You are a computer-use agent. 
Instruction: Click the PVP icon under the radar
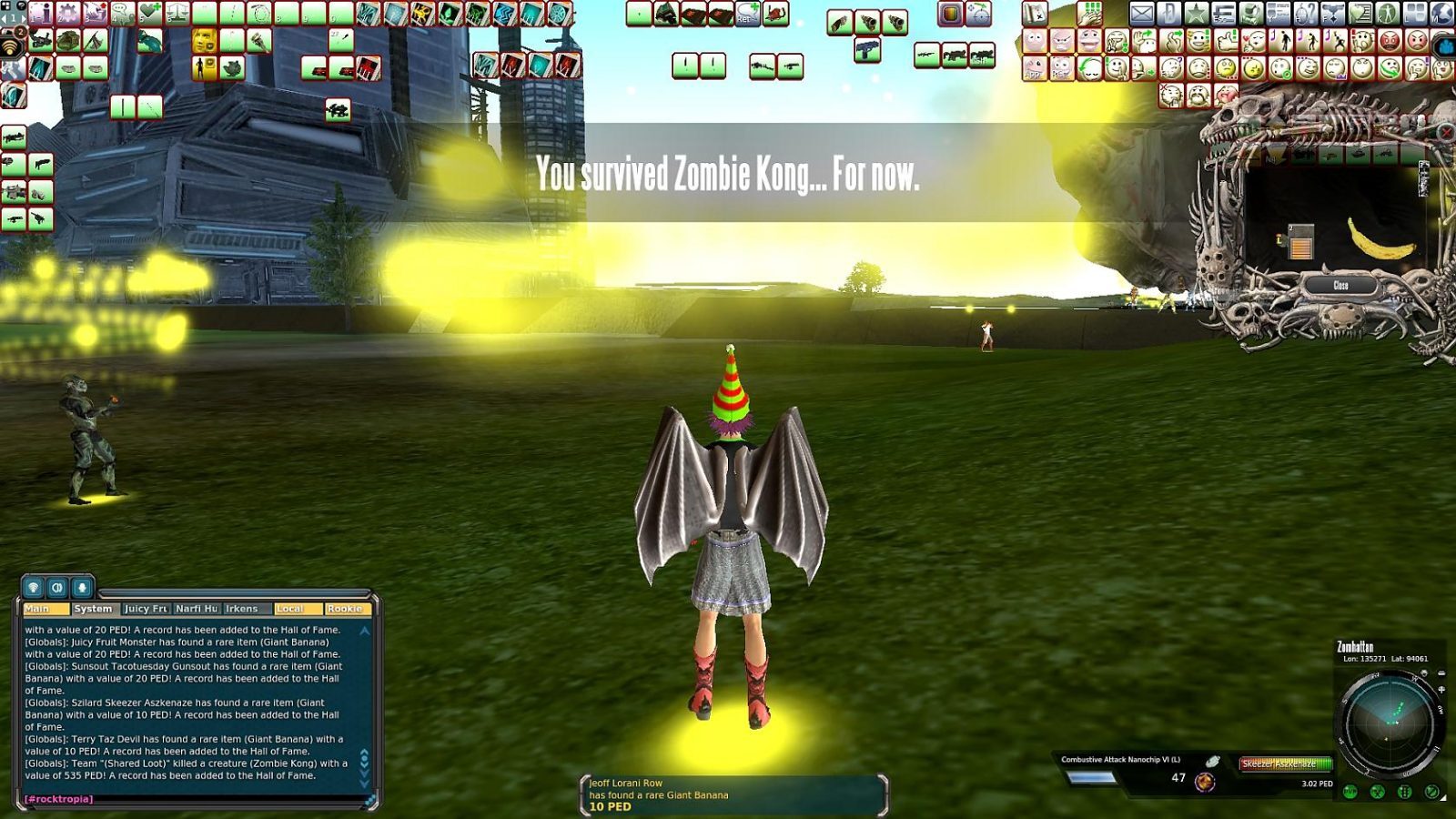click(x=1349, y=791)
